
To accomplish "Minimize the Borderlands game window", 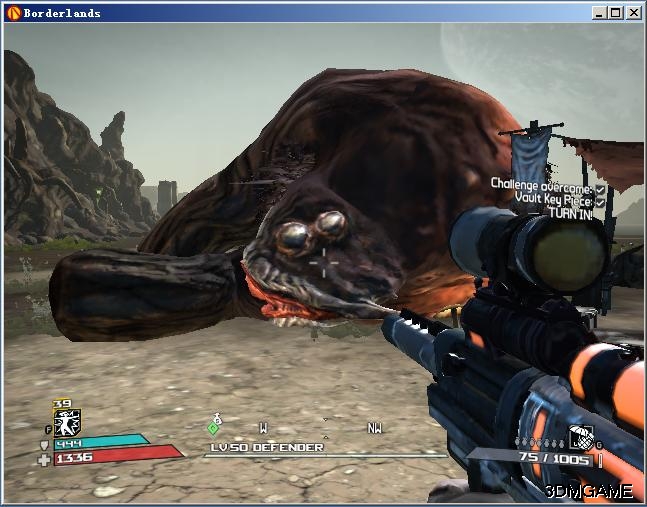I will 600,13.
